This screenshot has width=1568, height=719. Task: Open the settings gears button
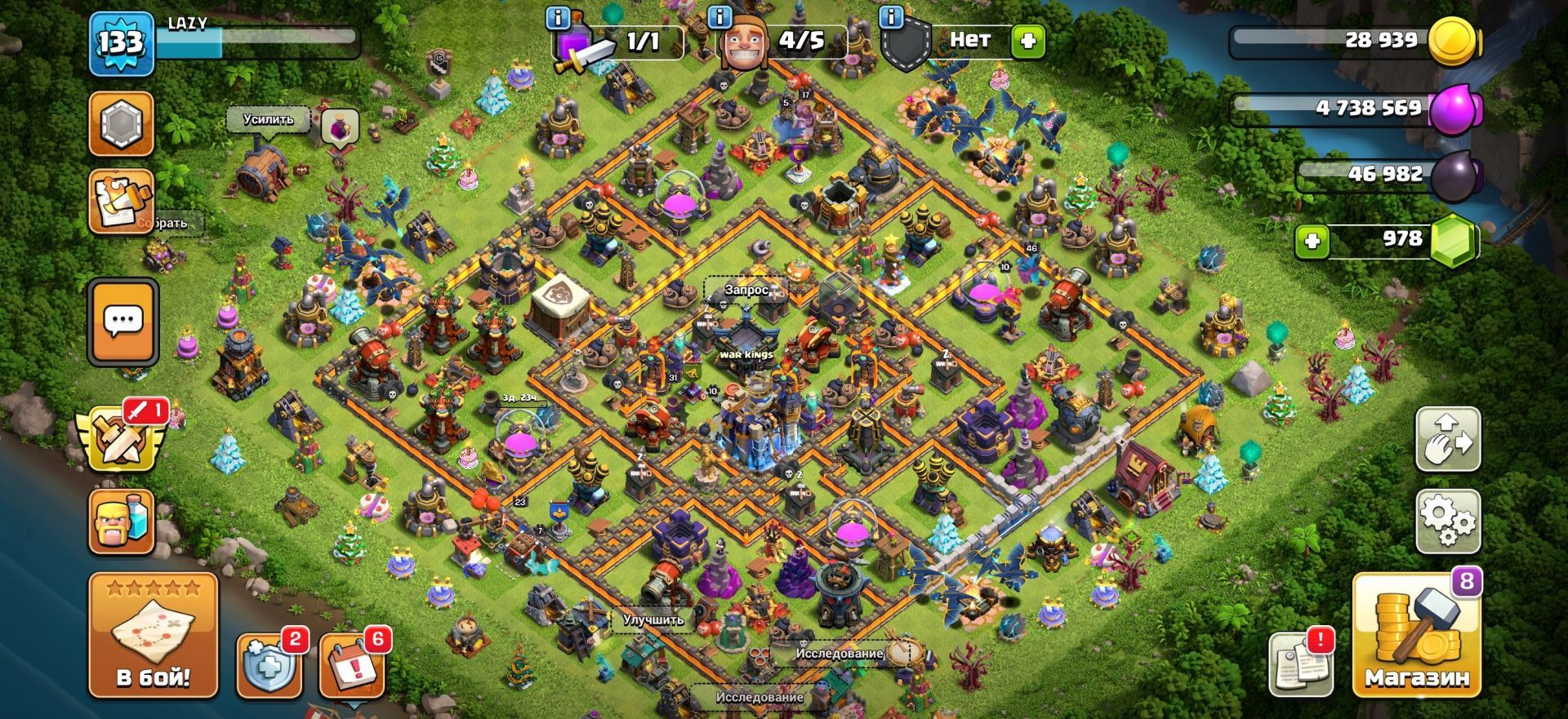(1447, 521)
